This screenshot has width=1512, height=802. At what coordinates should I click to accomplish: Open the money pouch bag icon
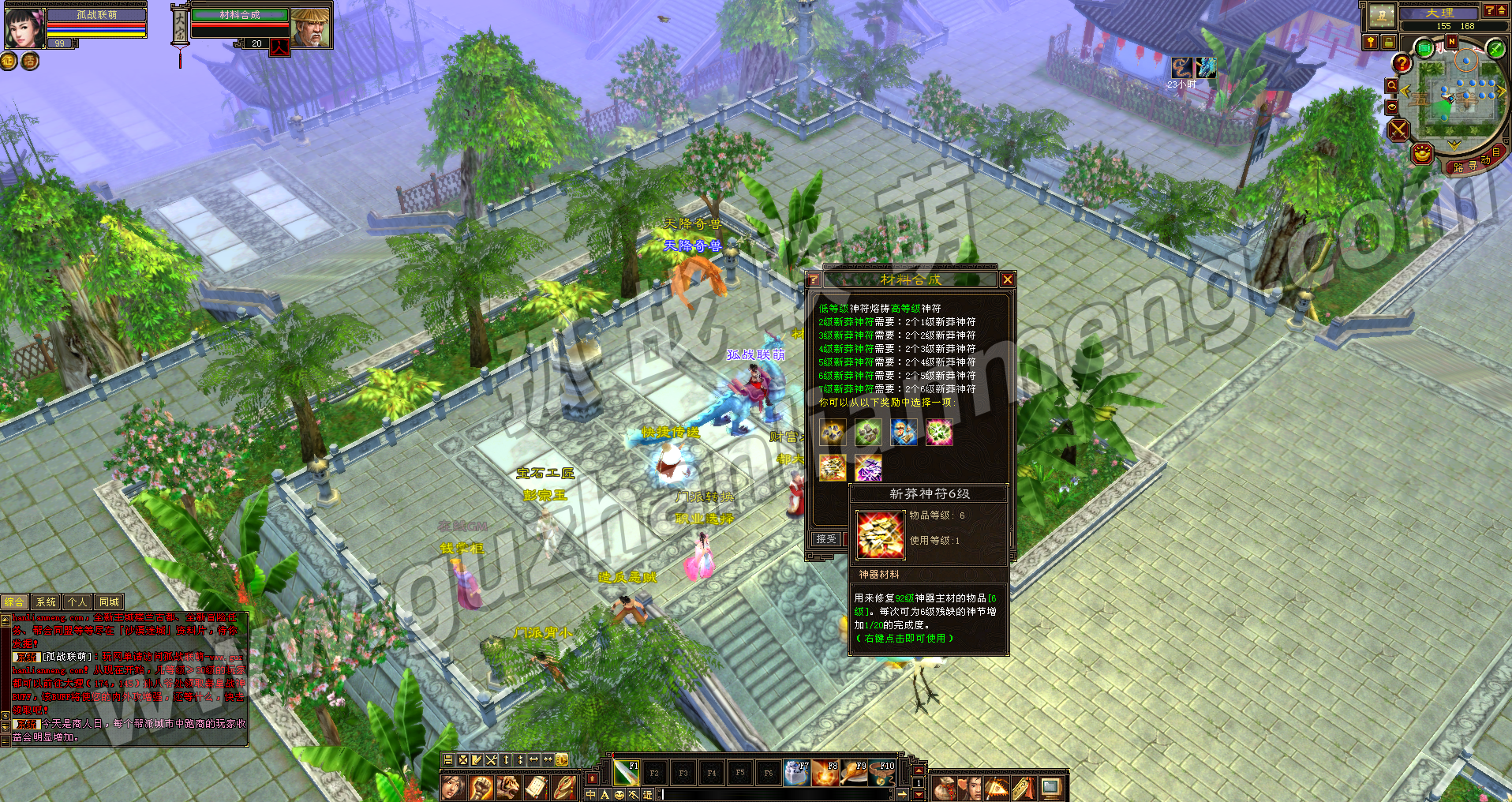point(944,788)
